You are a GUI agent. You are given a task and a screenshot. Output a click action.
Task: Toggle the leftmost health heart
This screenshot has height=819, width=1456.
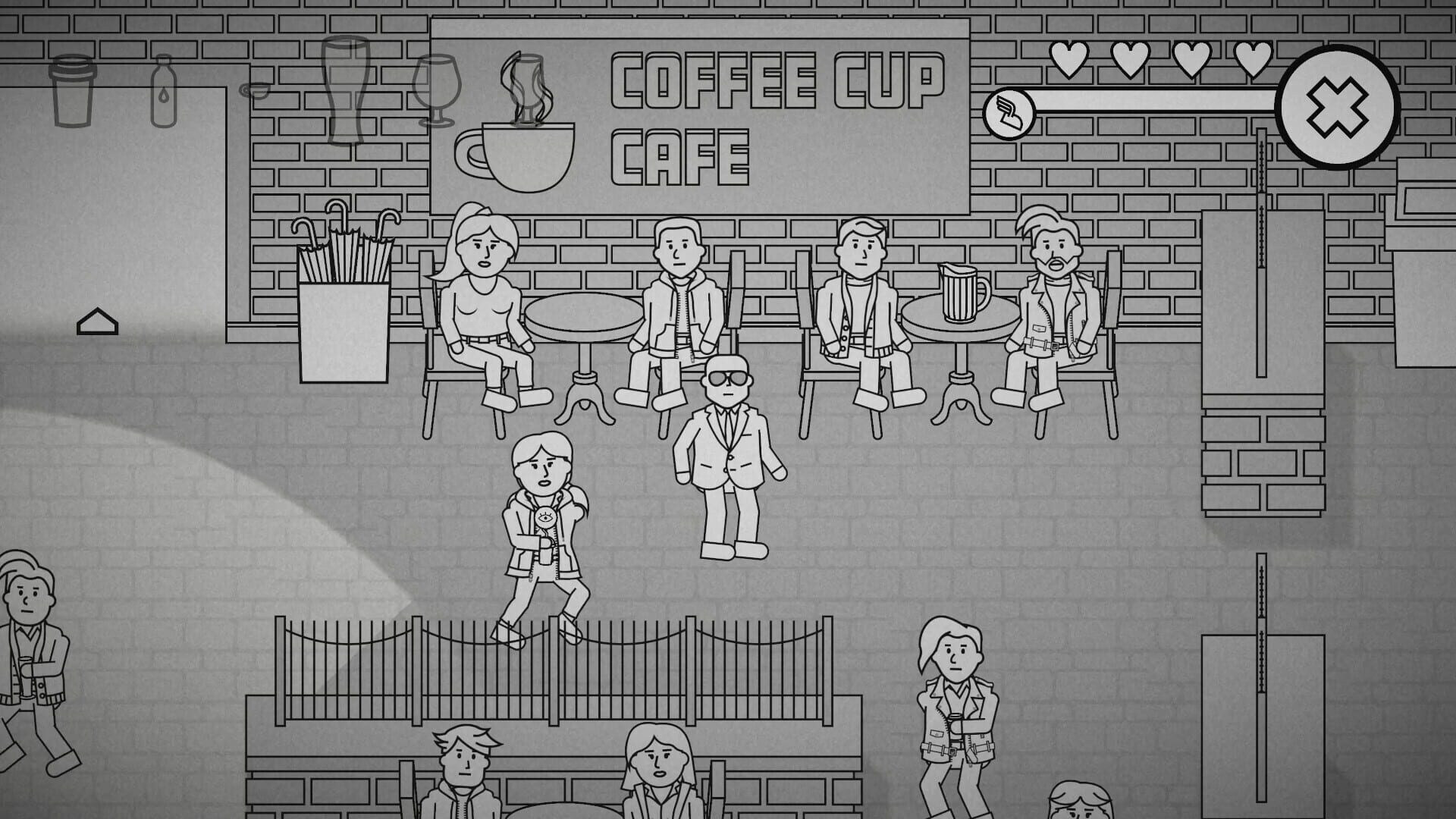pos(1069,59)
